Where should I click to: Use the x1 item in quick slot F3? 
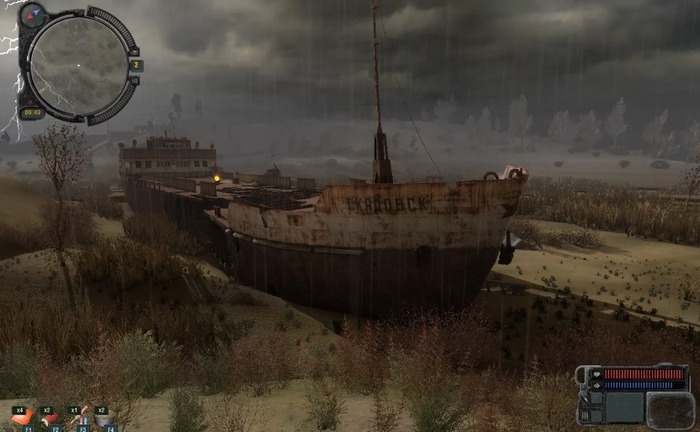tap(77, 417)
